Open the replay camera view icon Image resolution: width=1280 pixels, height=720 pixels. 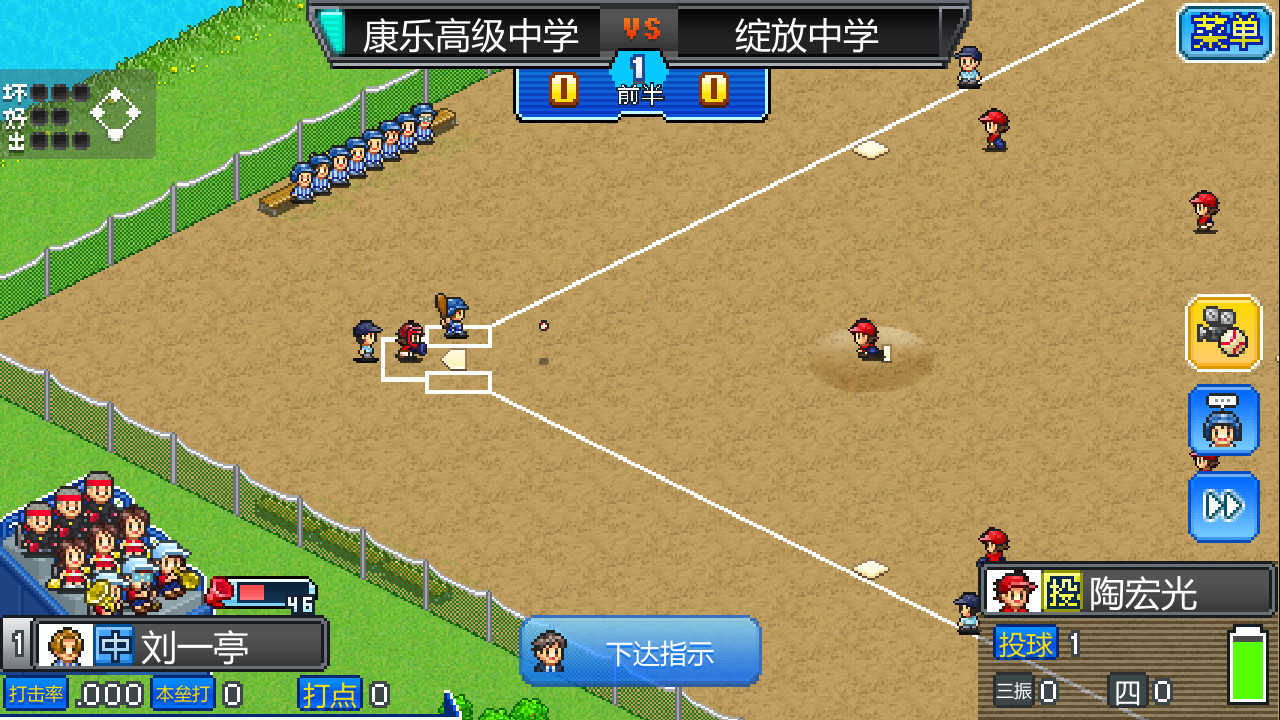click(x=1224, y=334)
